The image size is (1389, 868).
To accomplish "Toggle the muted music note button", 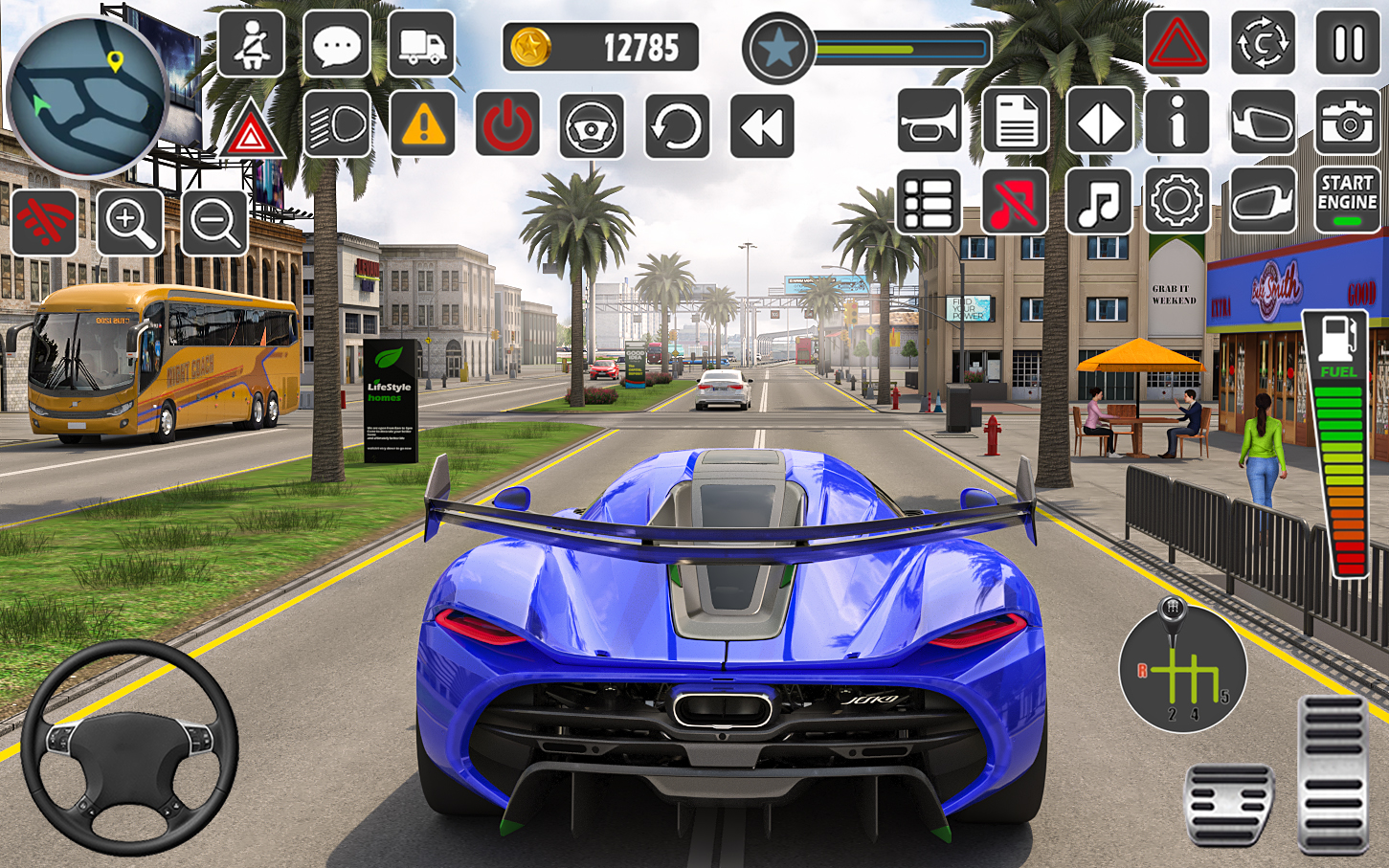I will tap(1015, 202).
